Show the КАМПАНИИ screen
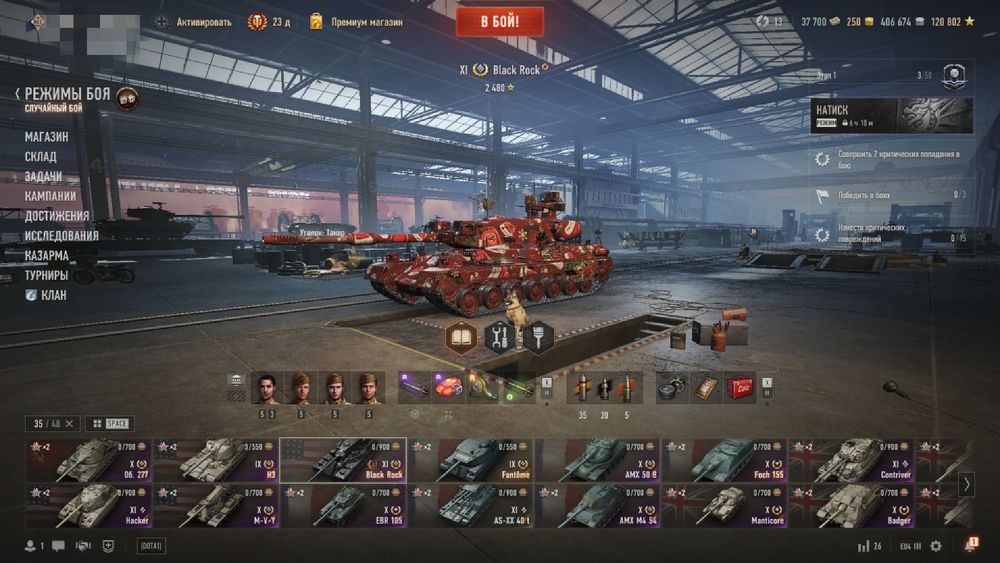1000x563 pixels. pyautogui.click(x=51, y=196)
